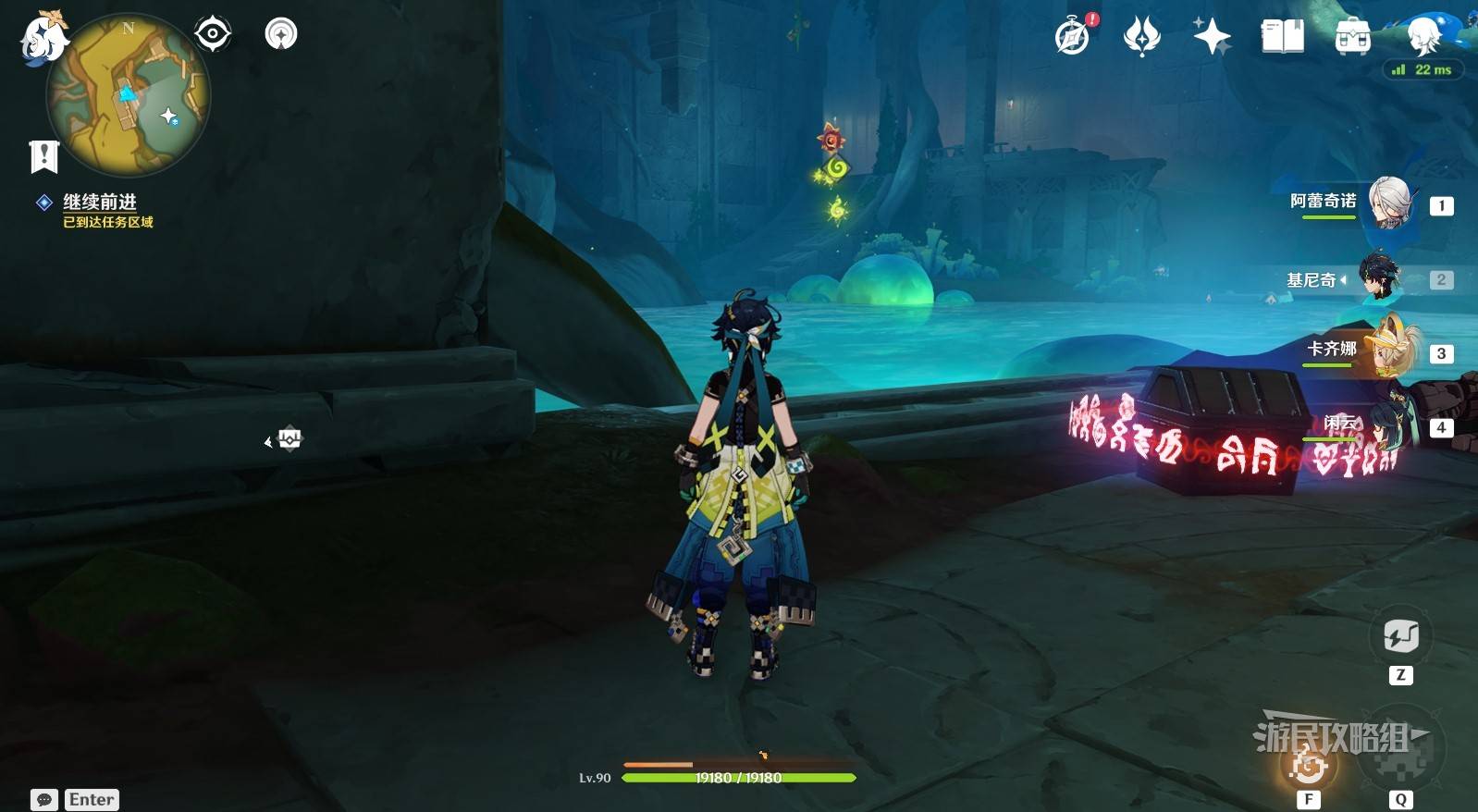
Task: Open the exclamation mark bookmark notice
Action: (43, 156)
